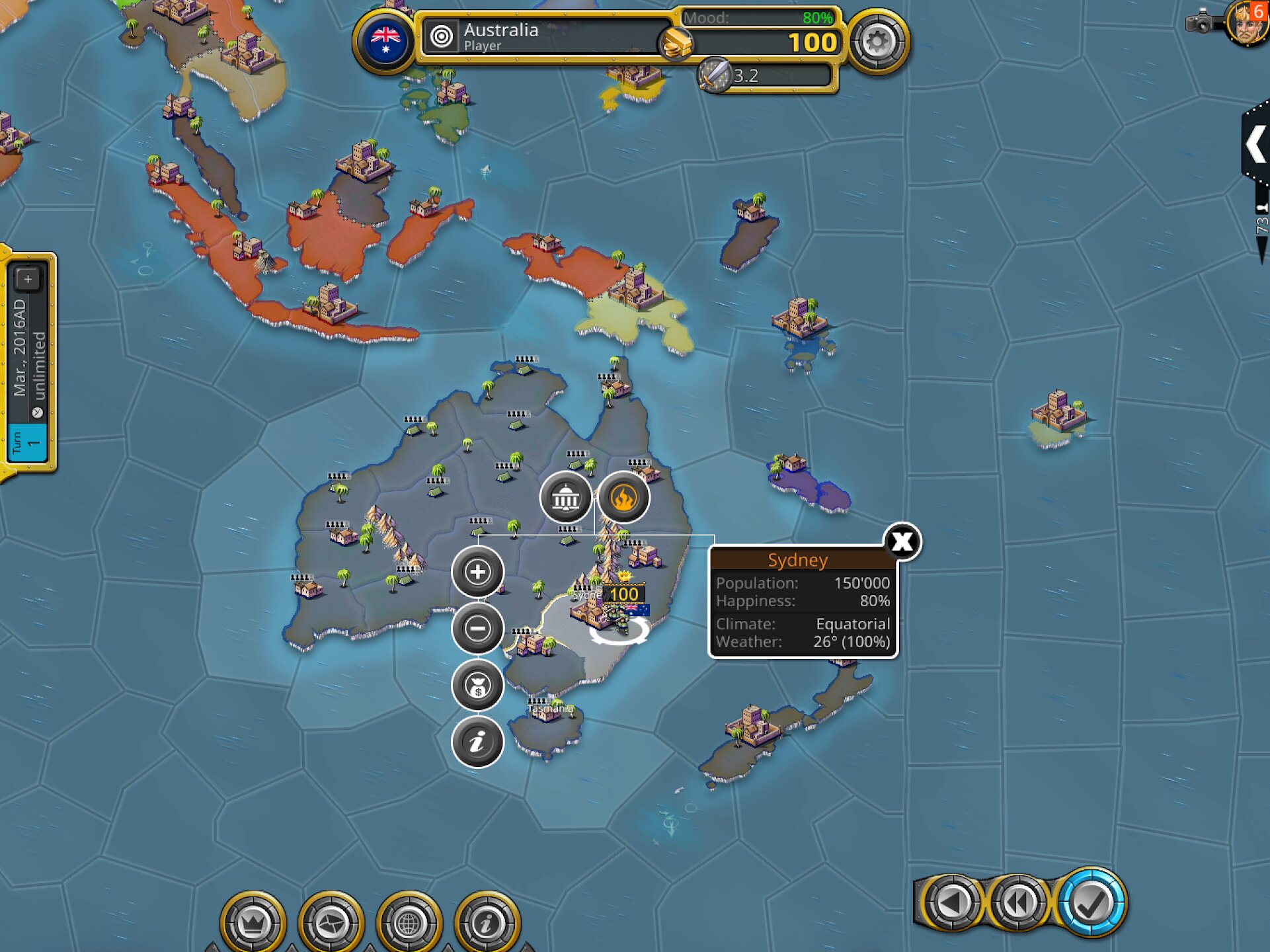Open the money bag action
This screenshot has width=1270, height=952.
(x=477, y=686)
